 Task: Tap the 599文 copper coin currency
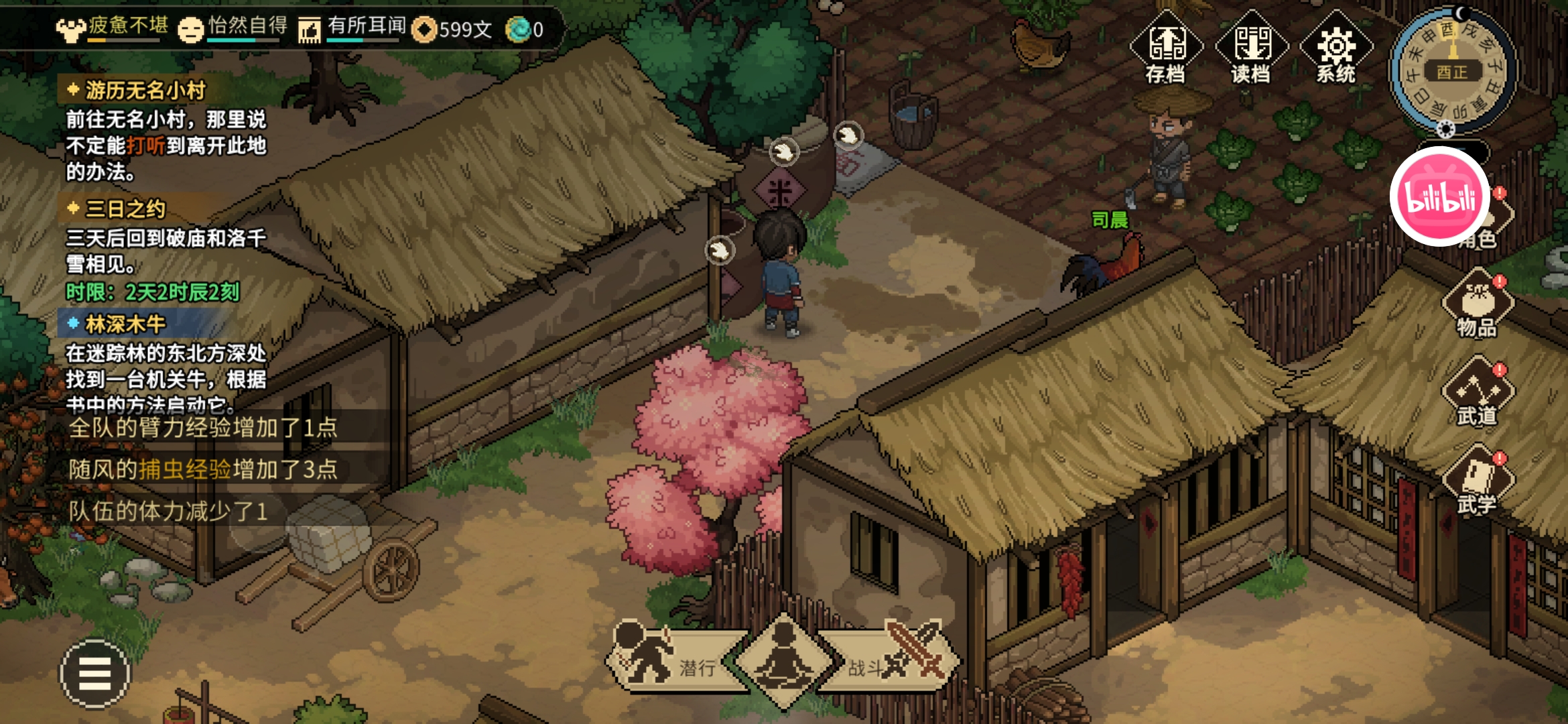pos(453,29)
